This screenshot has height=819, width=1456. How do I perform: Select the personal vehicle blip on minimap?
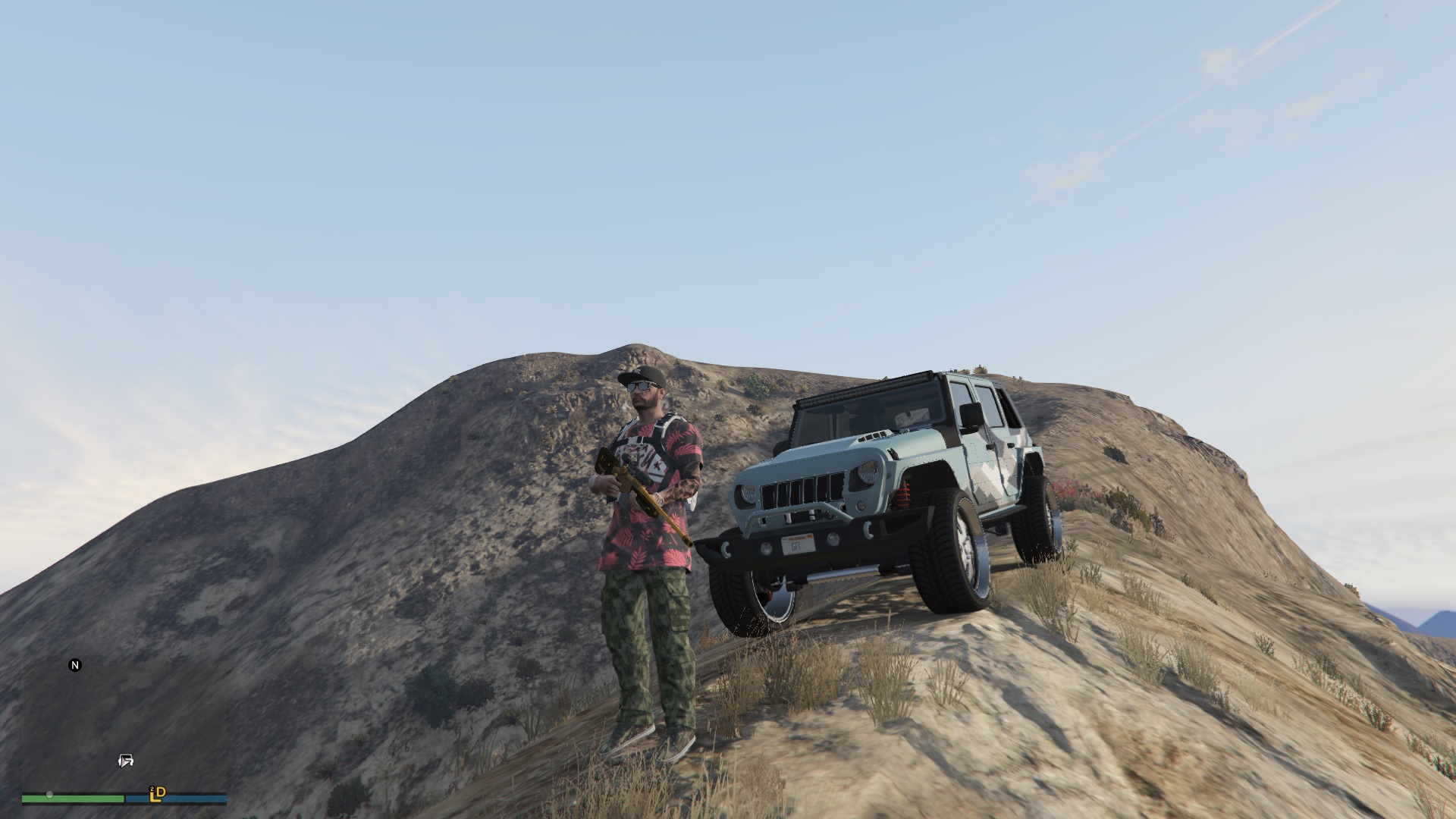click(126, 761)
